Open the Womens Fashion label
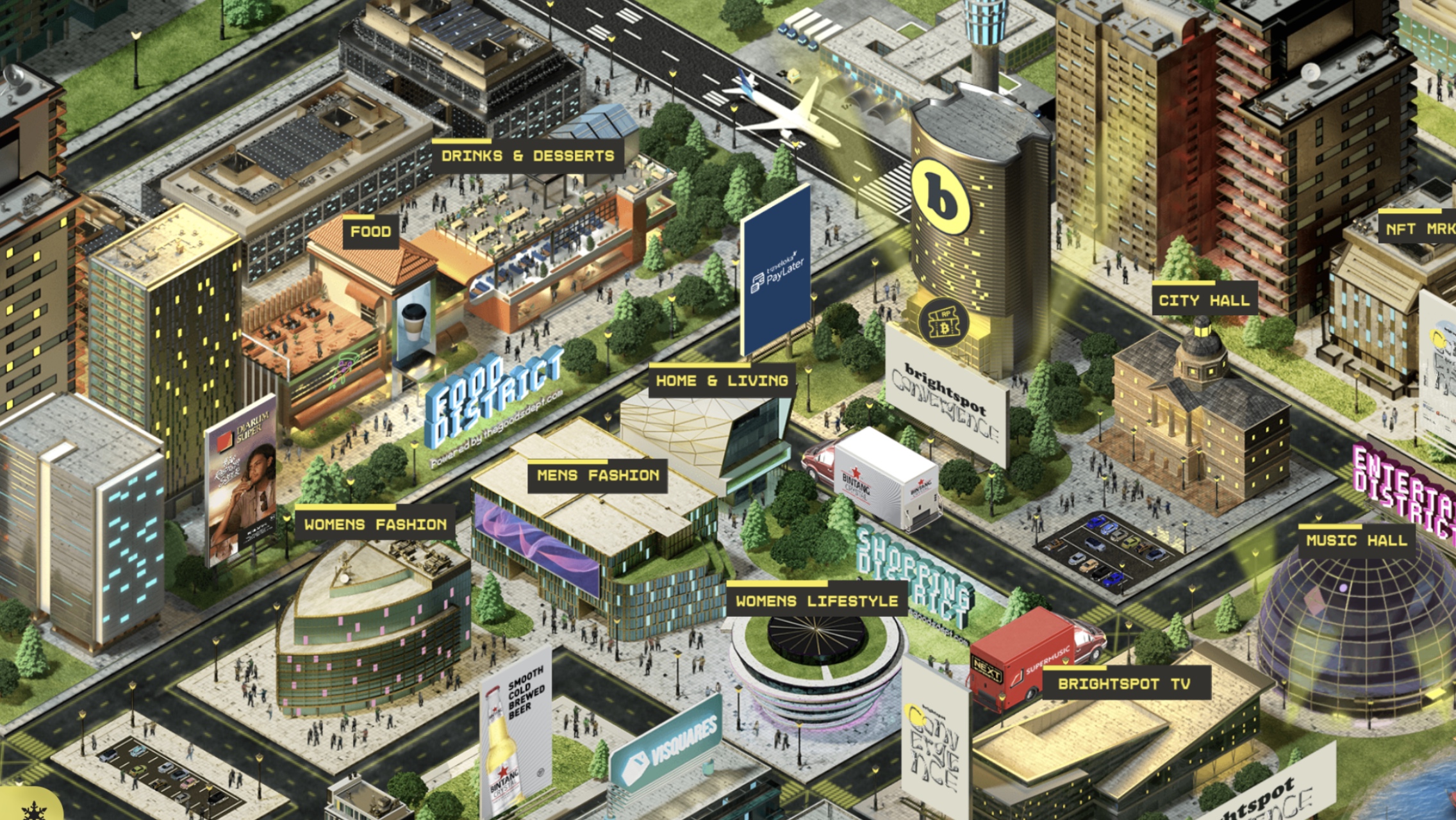 (375, 525)
